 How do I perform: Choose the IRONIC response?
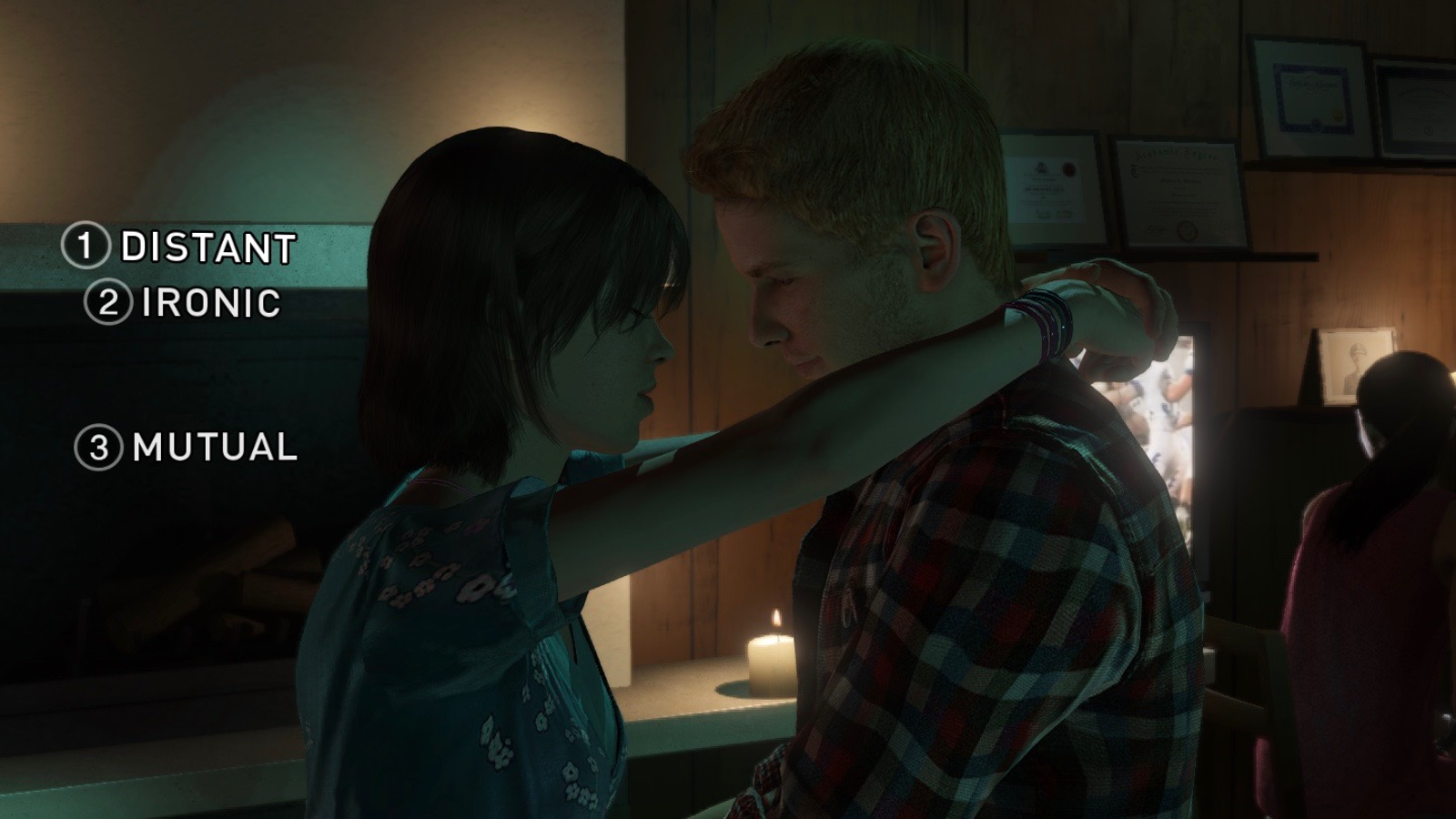[x=211, y=302]
